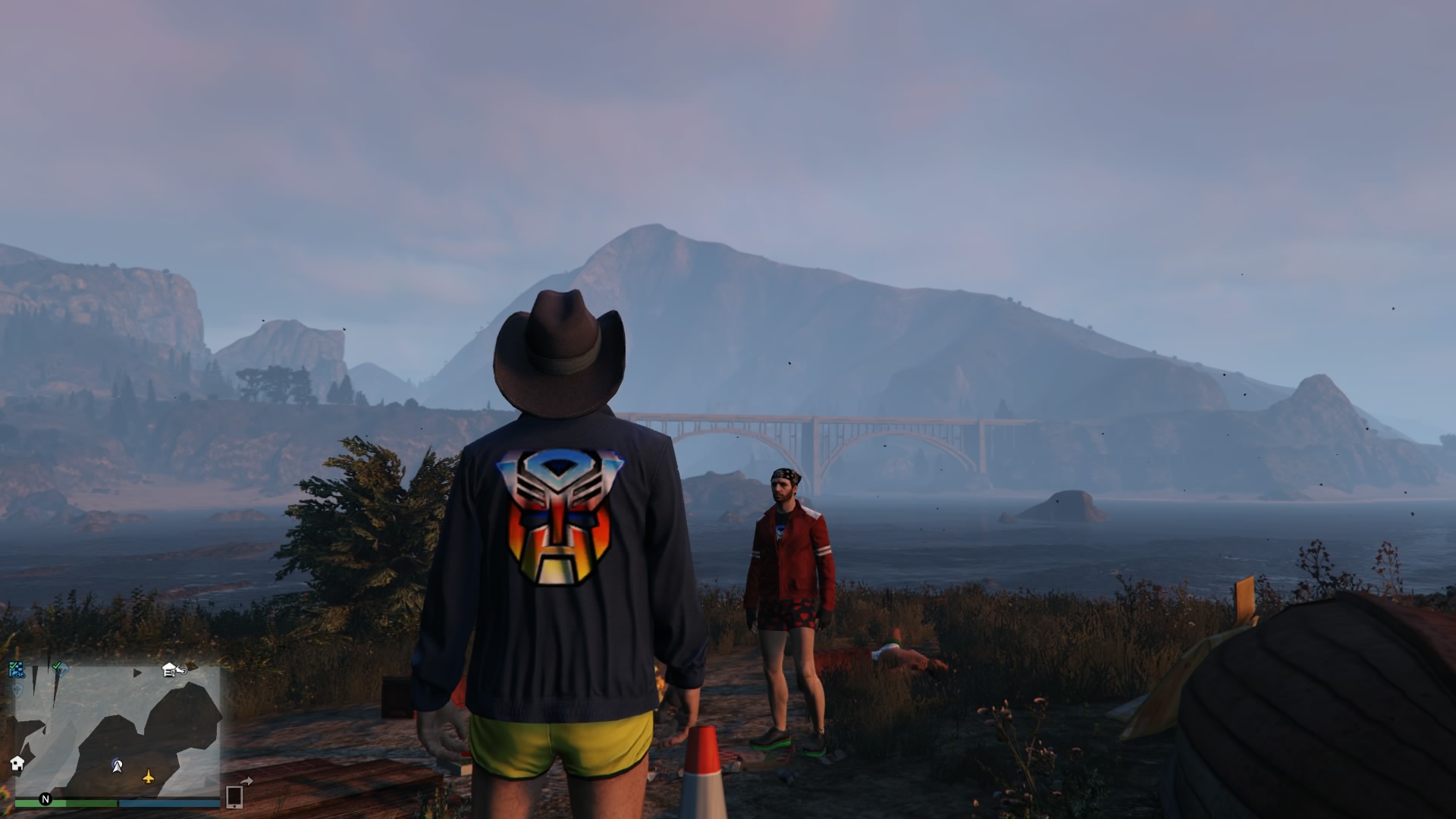Click the faded shield blip on minimap
Viewport: 1456px width, 819px height.
(x=17, y=690)
